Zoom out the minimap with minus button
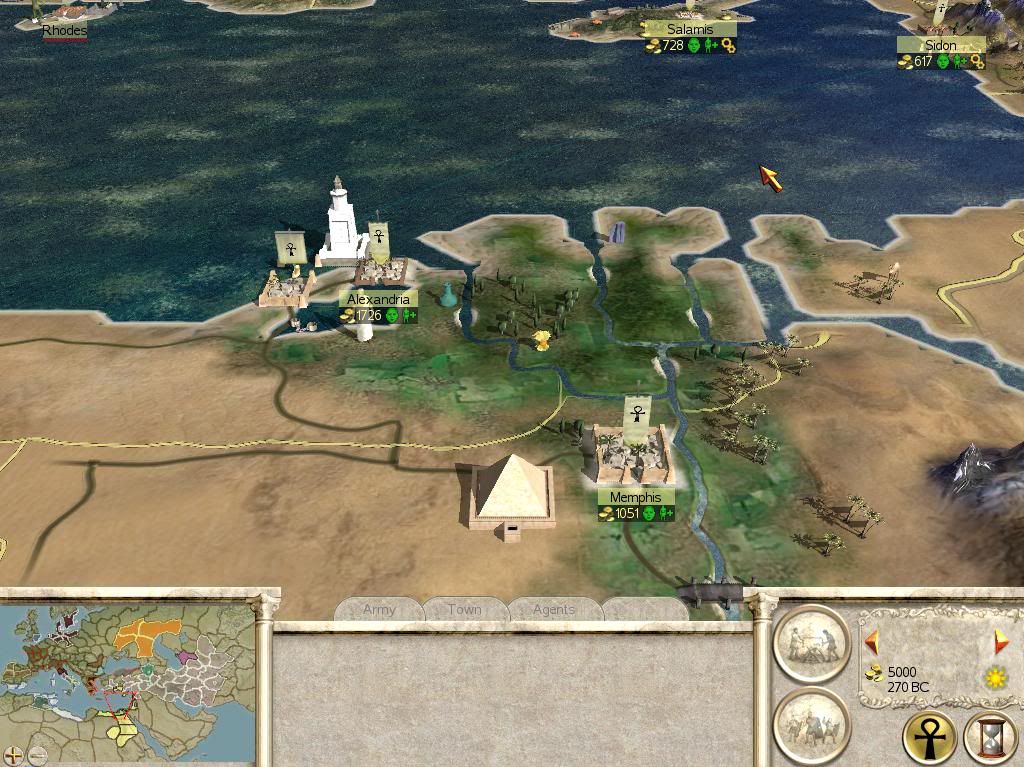The height and width of the screenshot is (767, 1024). pyautogui.click(x=37, y=755)
